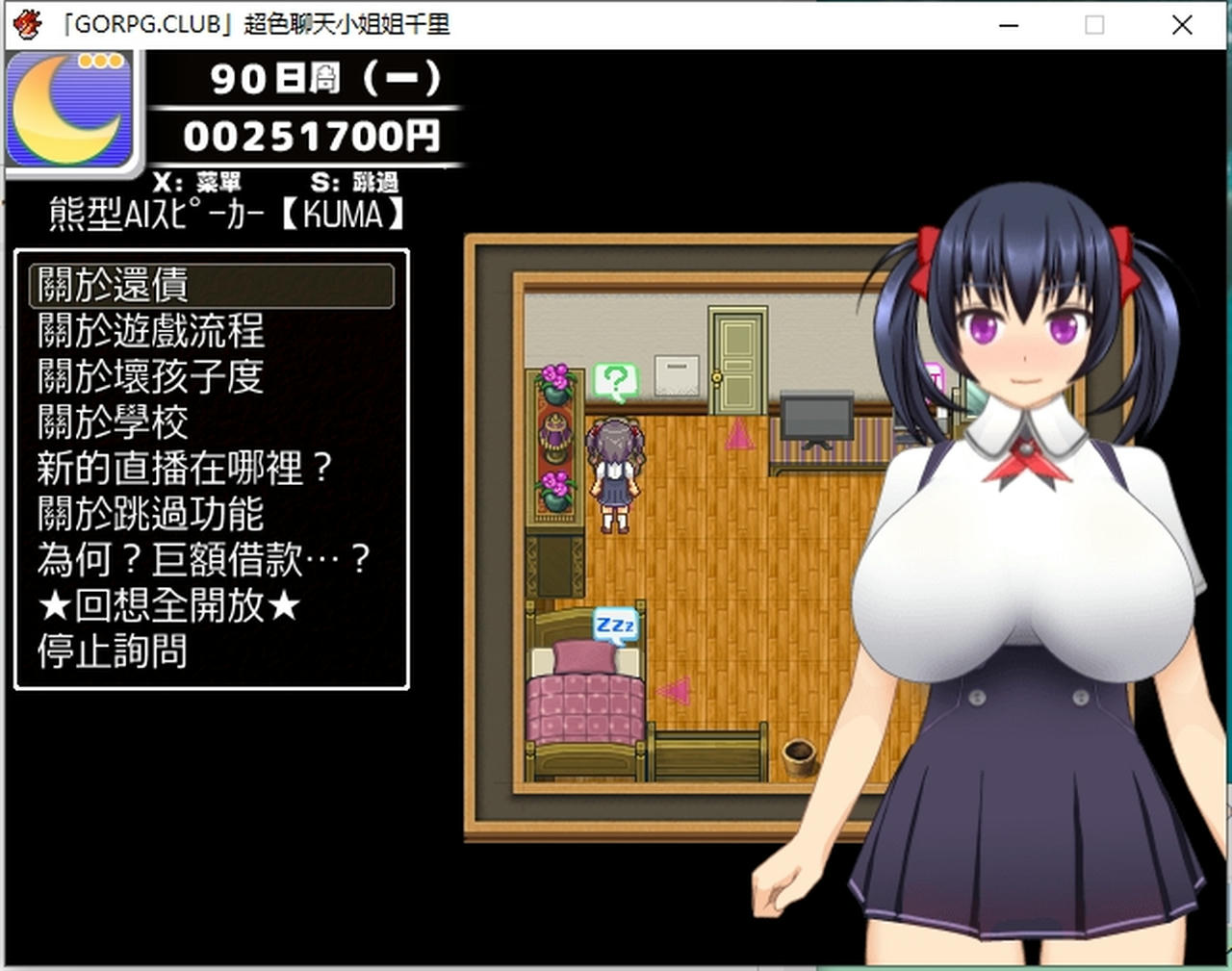This screenshot has width=1232, height=971.
Task: Select 新的直播在哪裡？ from the list
Action: pos(185,469)
